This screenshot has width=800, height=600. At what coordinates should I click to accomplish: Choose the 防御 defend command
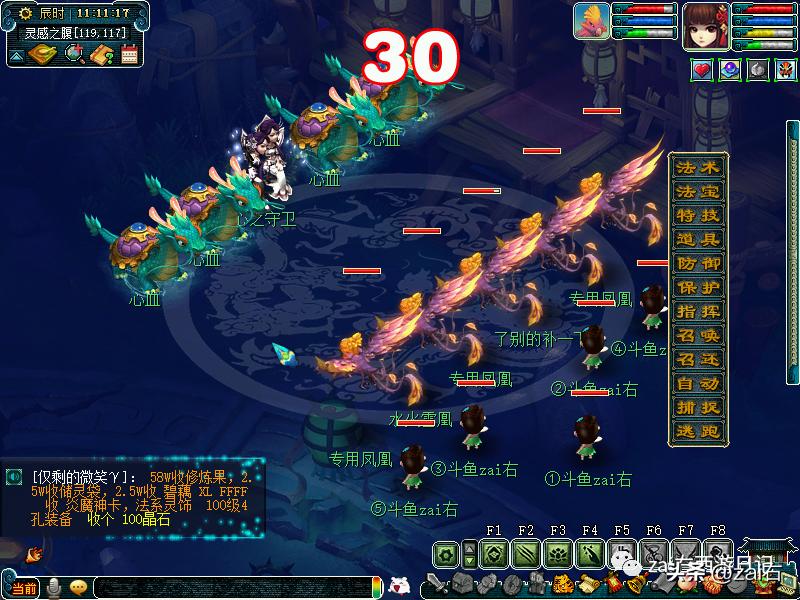pos(698,263)
